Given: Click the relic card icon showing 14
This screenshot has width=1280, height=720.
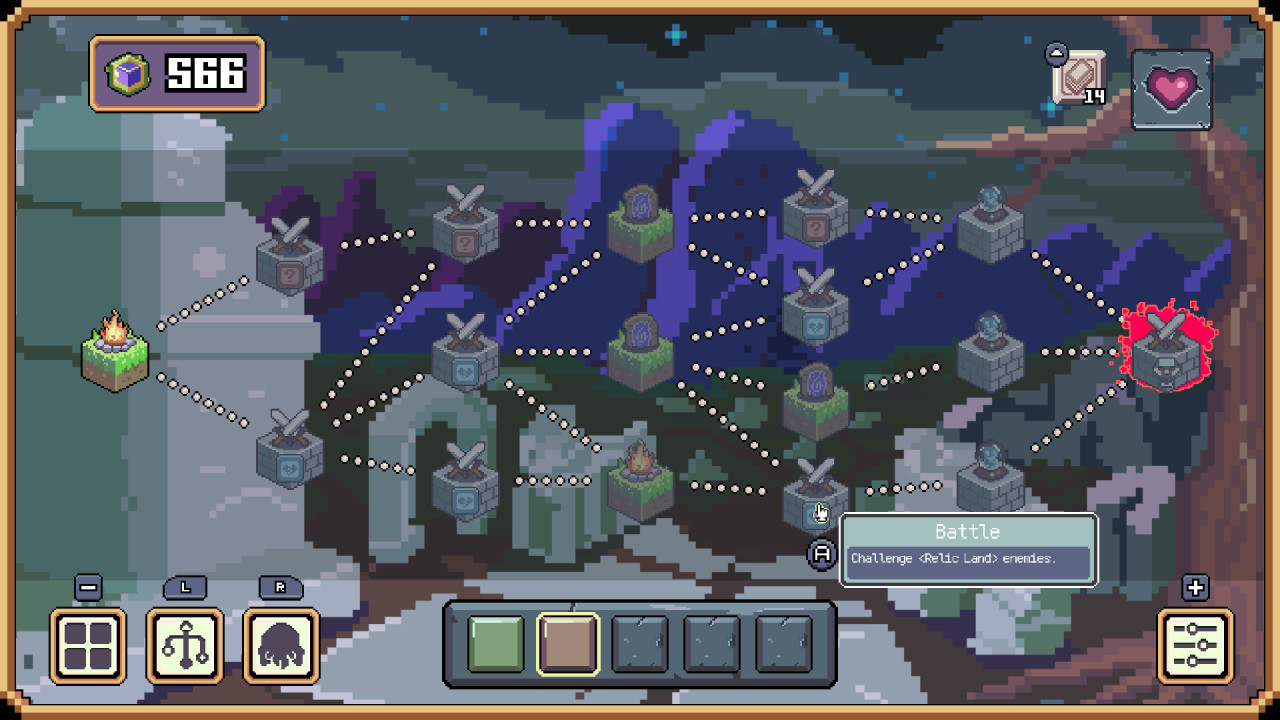Looking at the screenshot, I should (1080, 75).
